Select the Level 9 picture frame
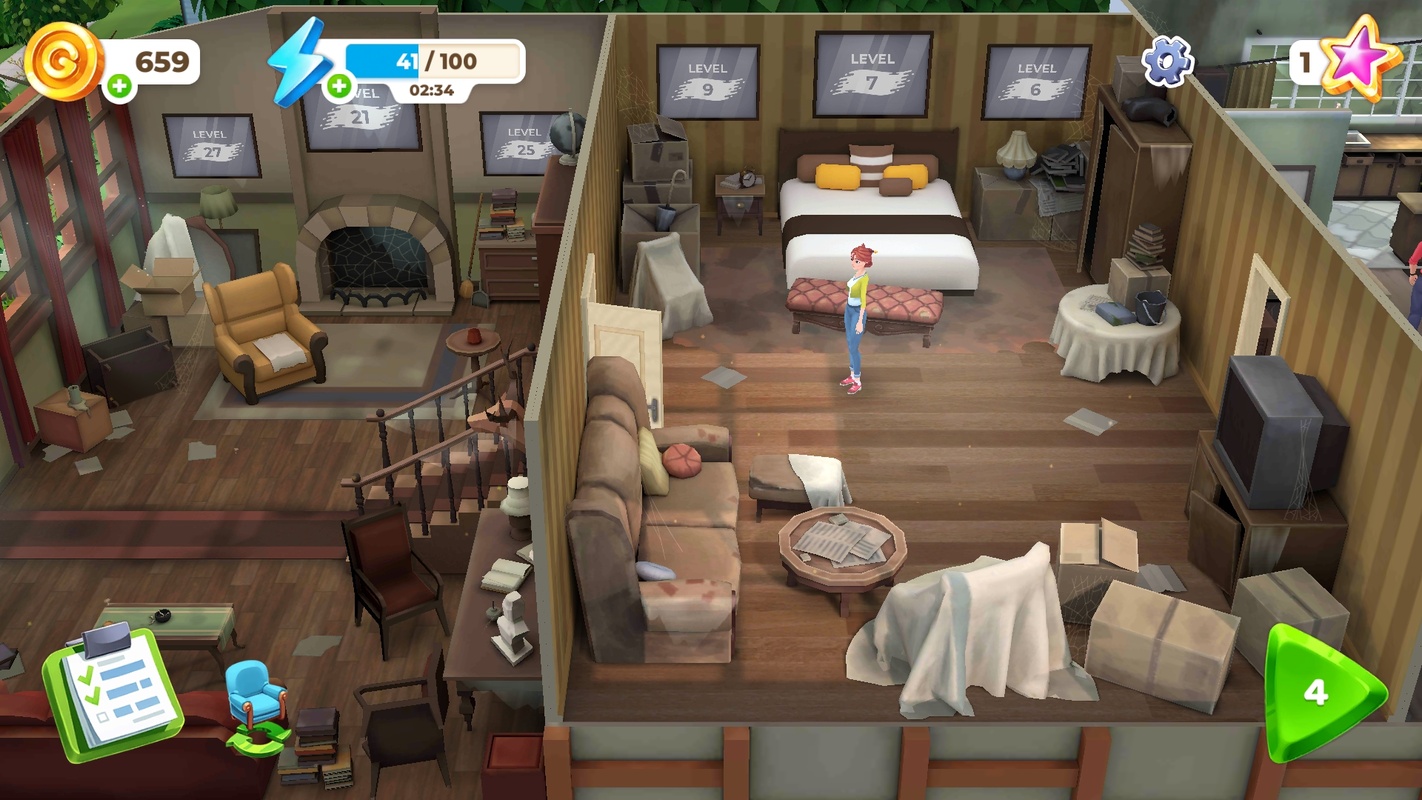Image resolution: width=1422 pixels, height=800 pixels. coord(707,81)
